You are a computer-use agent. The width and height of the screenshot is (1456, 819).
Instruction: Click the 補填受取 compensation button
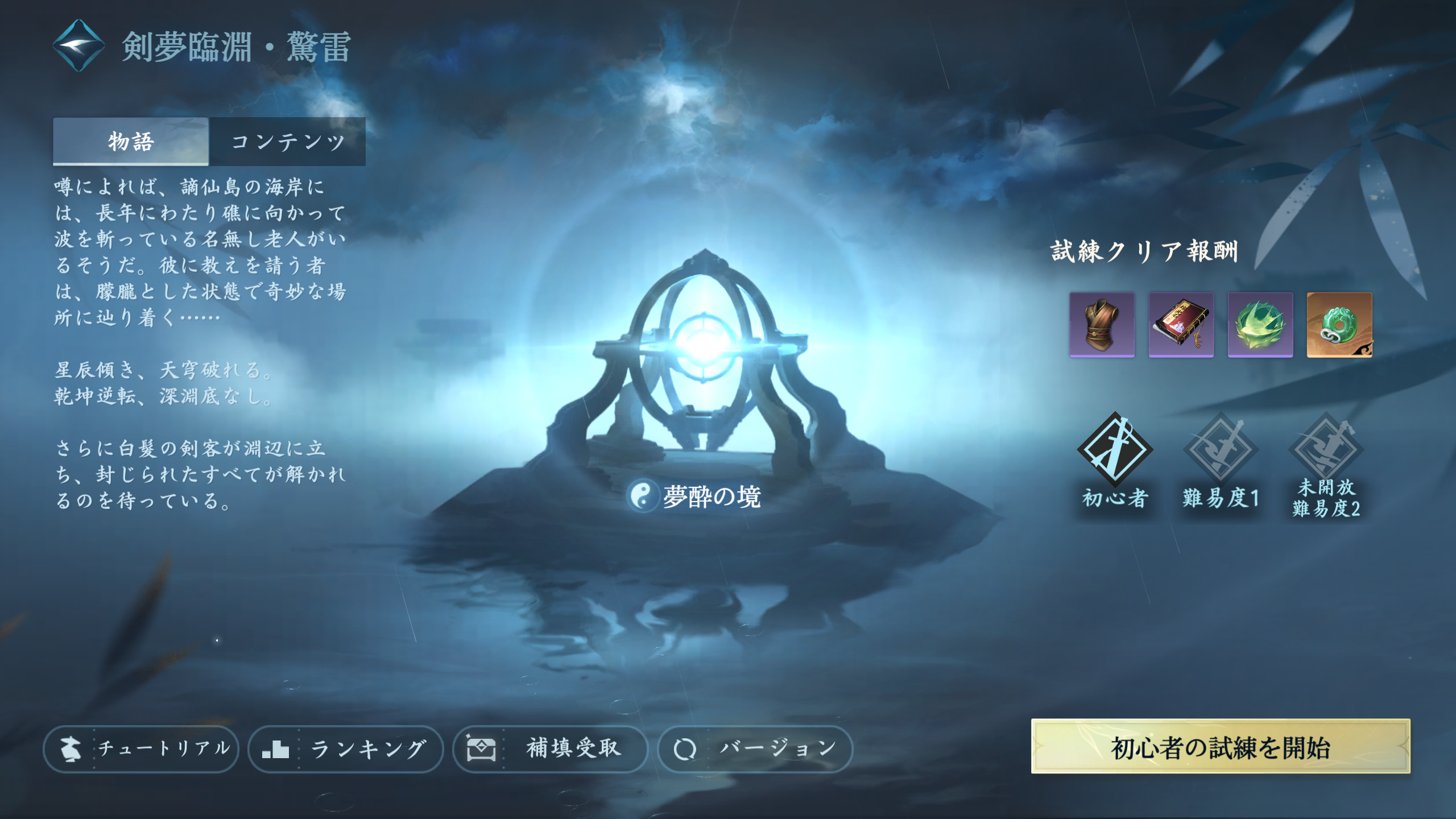pyautogui.click(x=551, y=748)
